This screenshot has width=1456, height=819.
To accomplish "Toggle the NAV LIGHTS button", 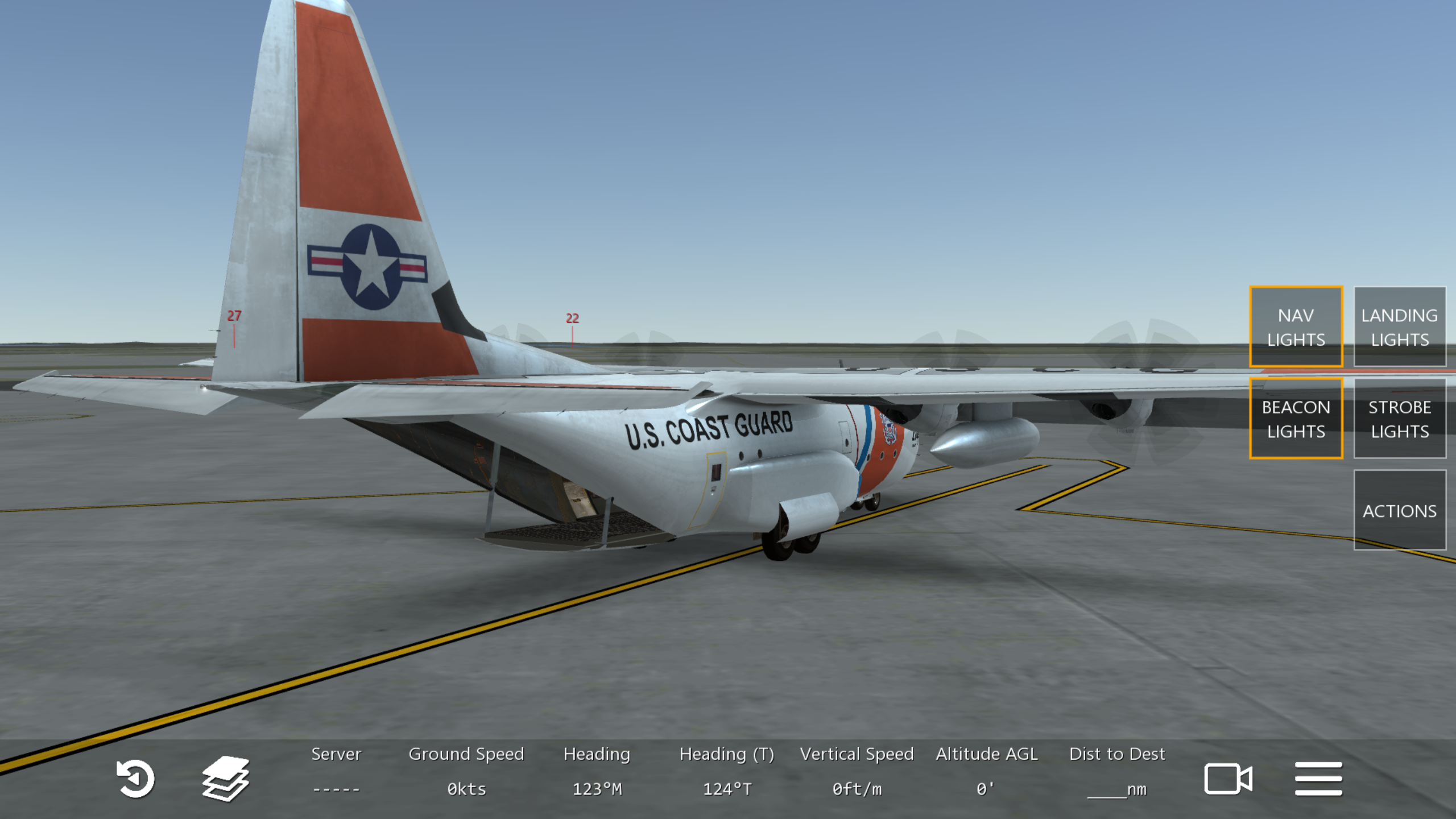I will click(1296, 327).
